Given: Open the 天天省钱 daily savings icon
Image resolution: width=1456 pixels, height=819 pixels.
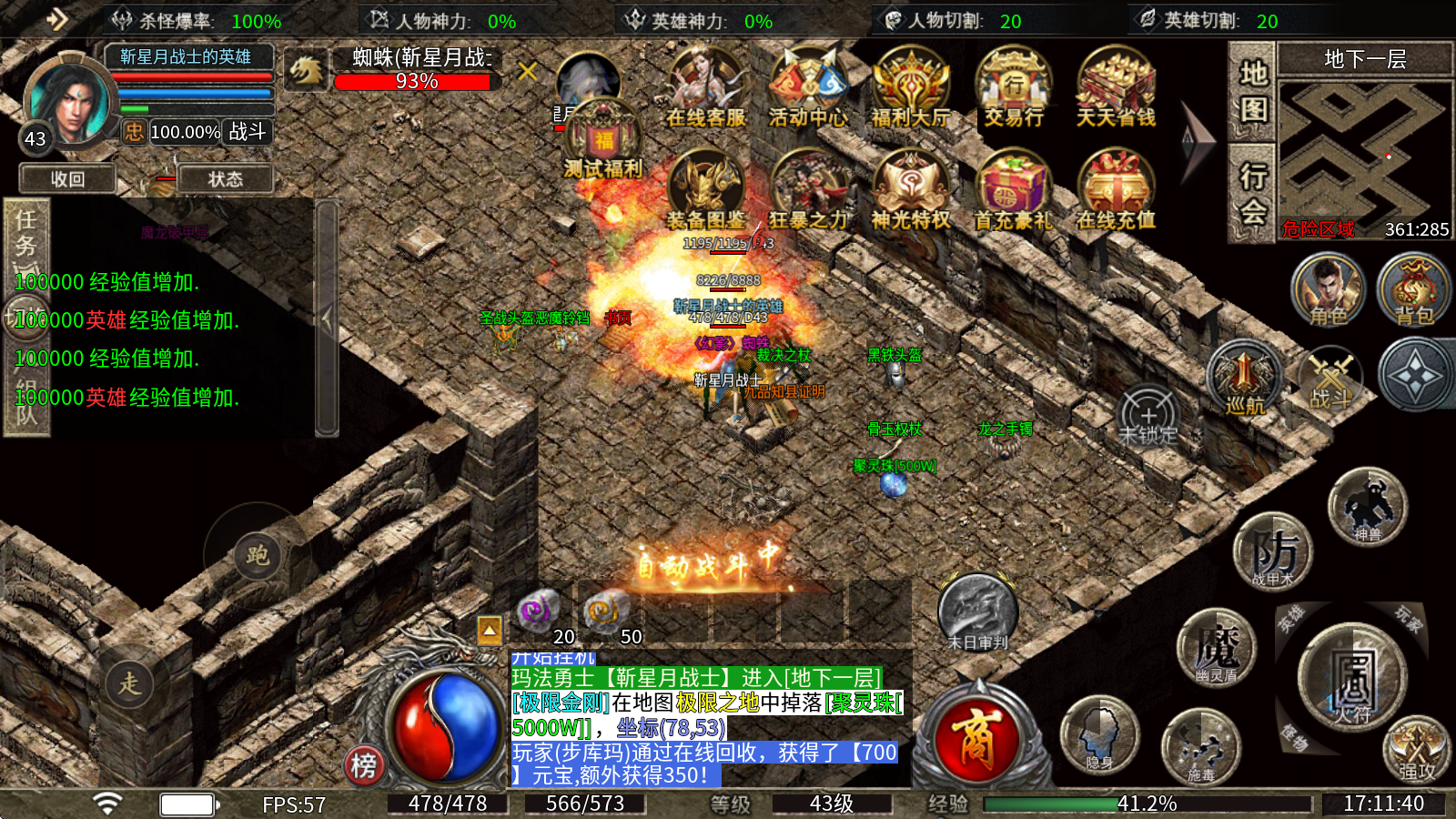Looking at the screenshot, I should coord(1116,88).
